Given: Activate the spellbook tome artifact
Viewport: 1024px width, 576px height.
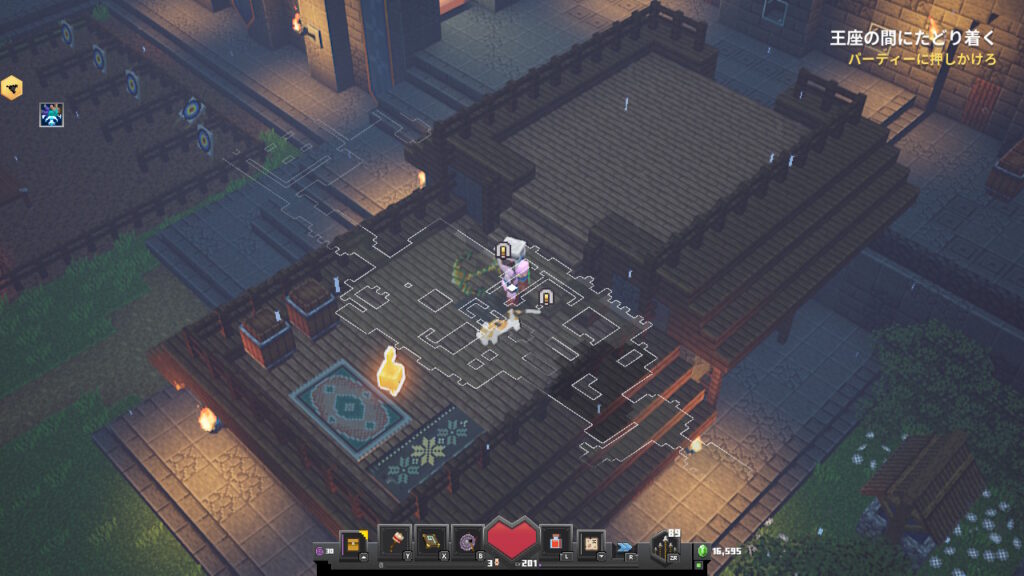Looking at the screenshot, I should [431, 541].
